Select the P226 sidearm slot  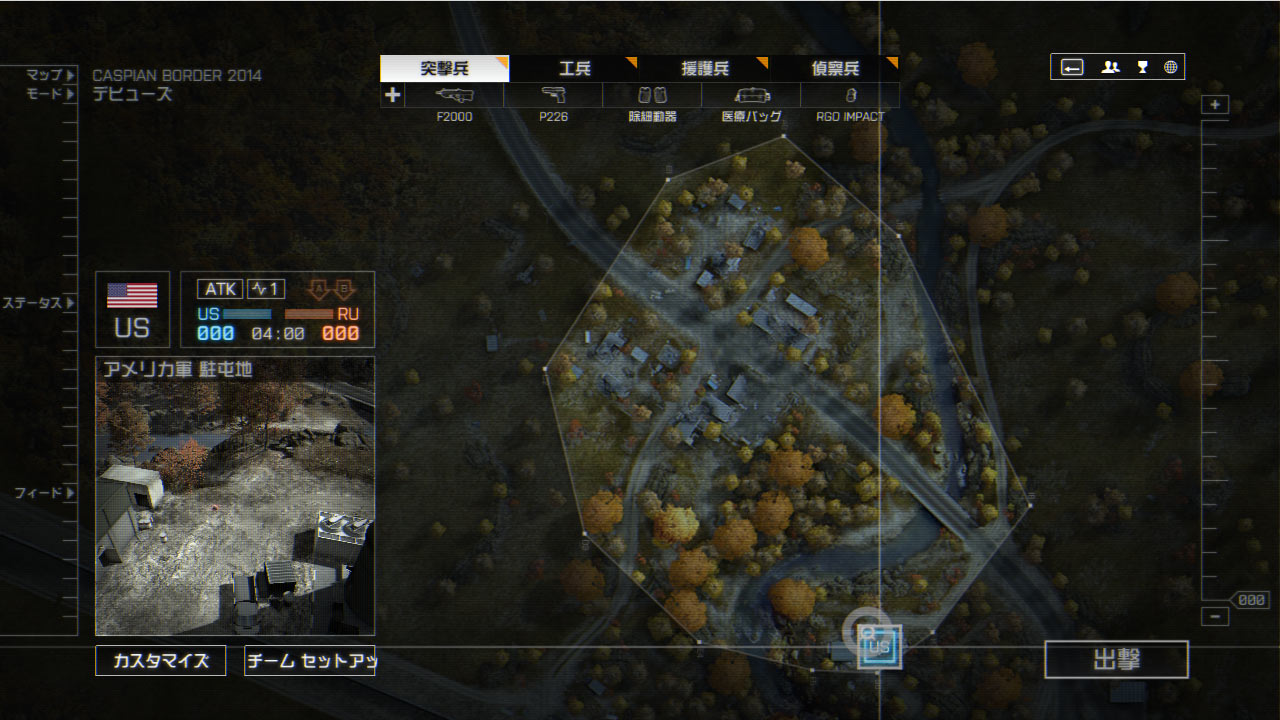coord(553,96)
